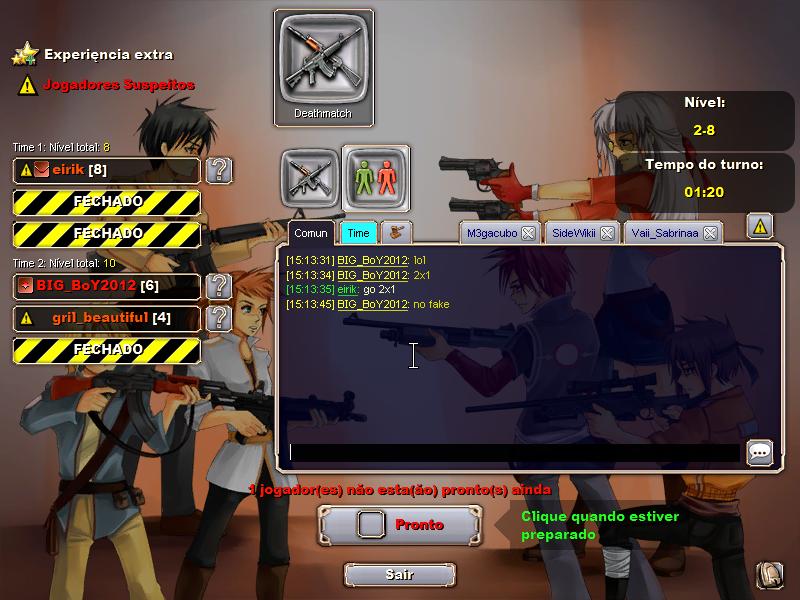Close the Vaii_Sabrinaa chat tab
This screenshot has width=800, height=600.
[x=709, y=233]
